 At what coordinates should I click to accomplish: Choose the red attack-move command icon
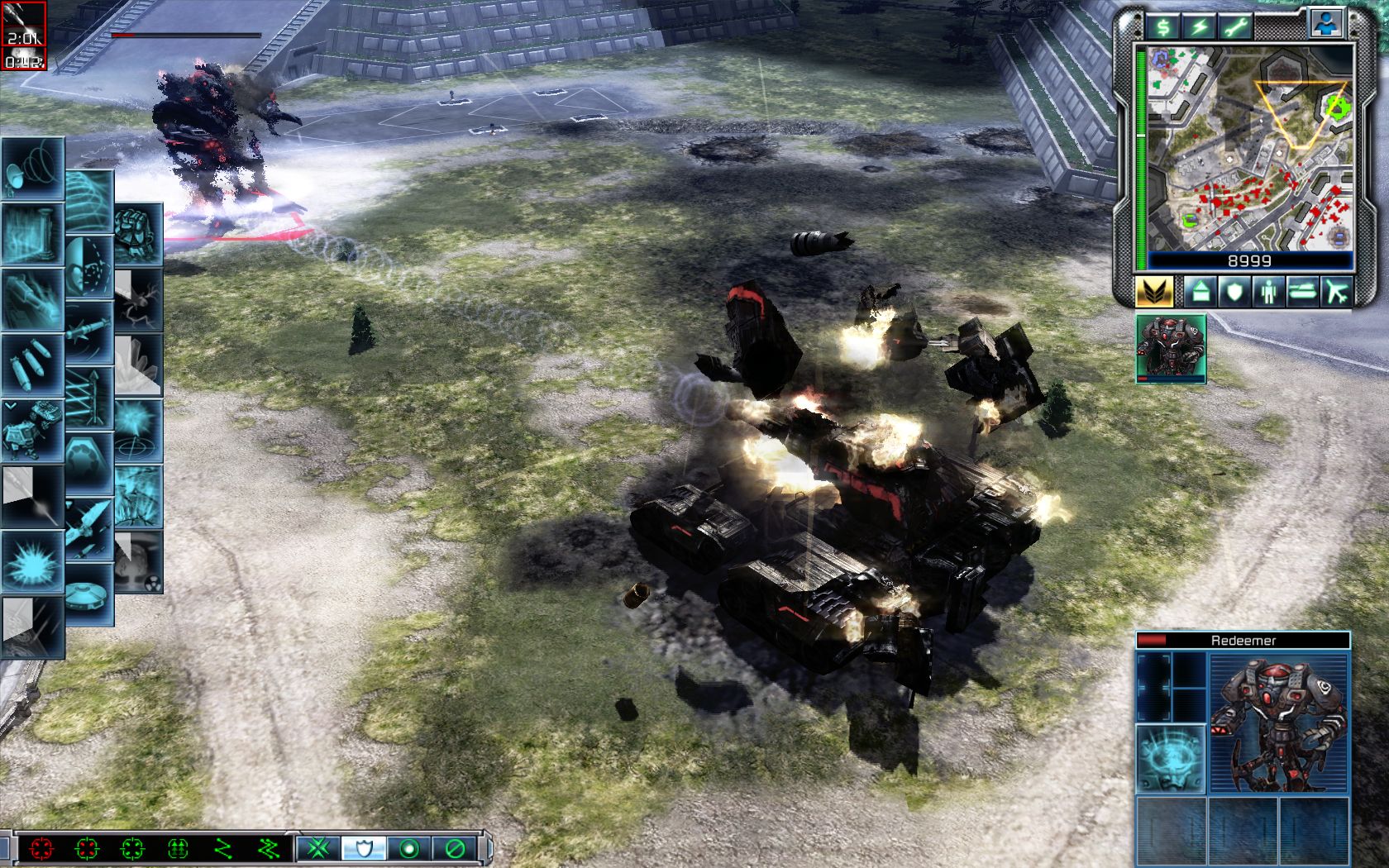[41, 848]
